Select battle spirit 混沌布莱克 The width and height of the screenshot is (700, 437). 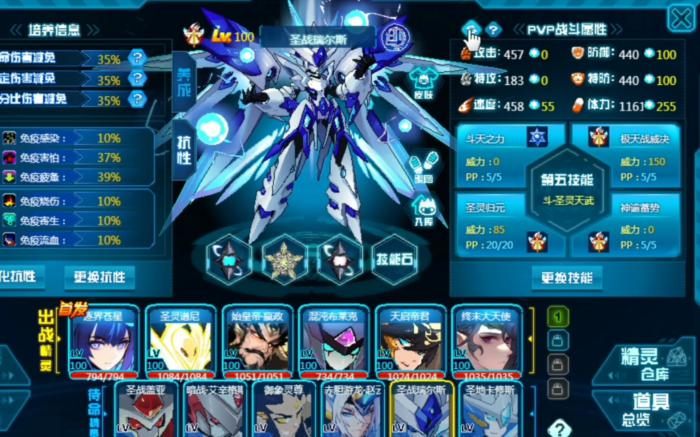334,342
